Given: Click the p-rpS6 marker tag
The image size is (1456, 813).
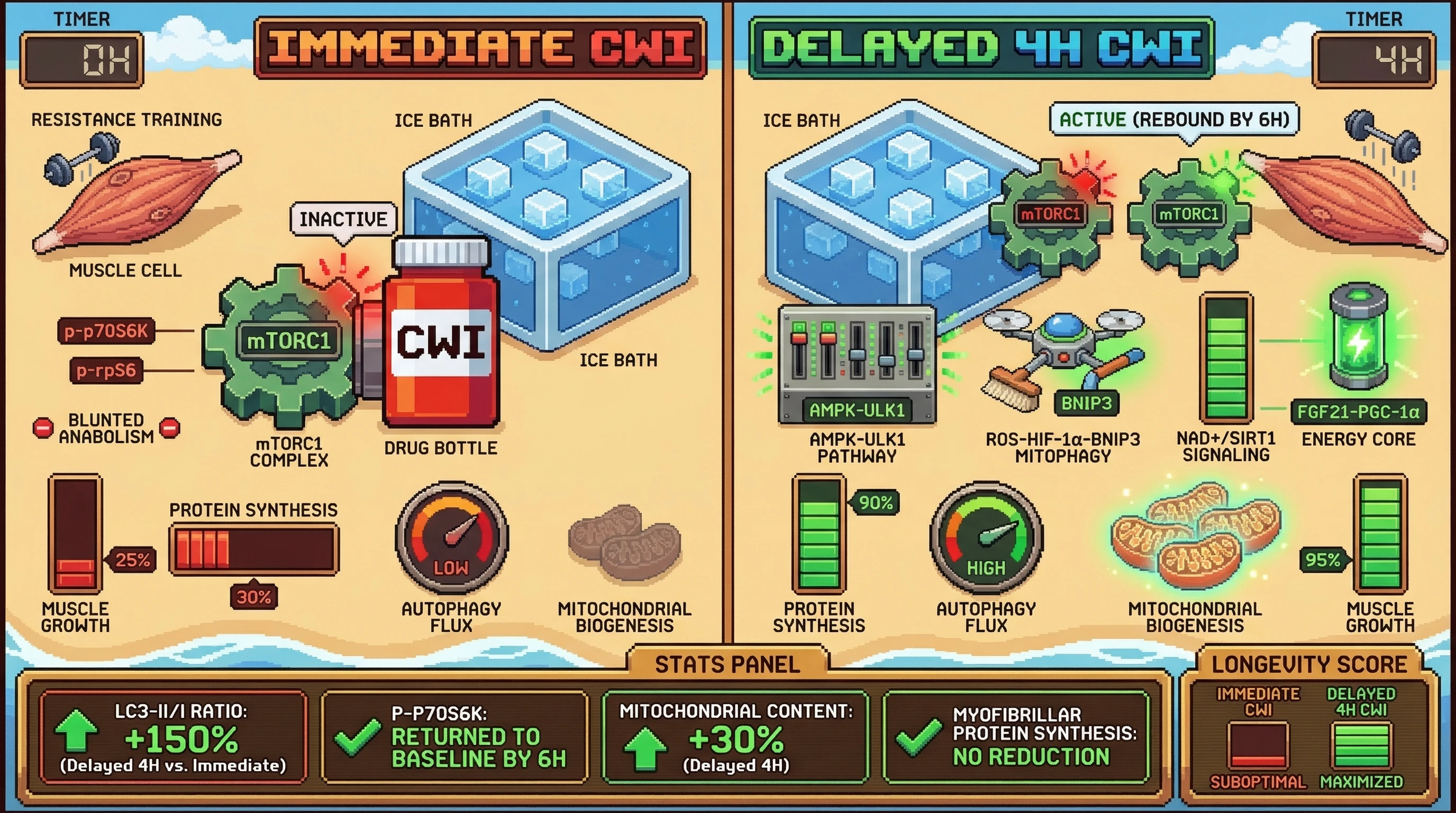Looking at the screenshot, I should pyautogui.click(x=106, y=371).
